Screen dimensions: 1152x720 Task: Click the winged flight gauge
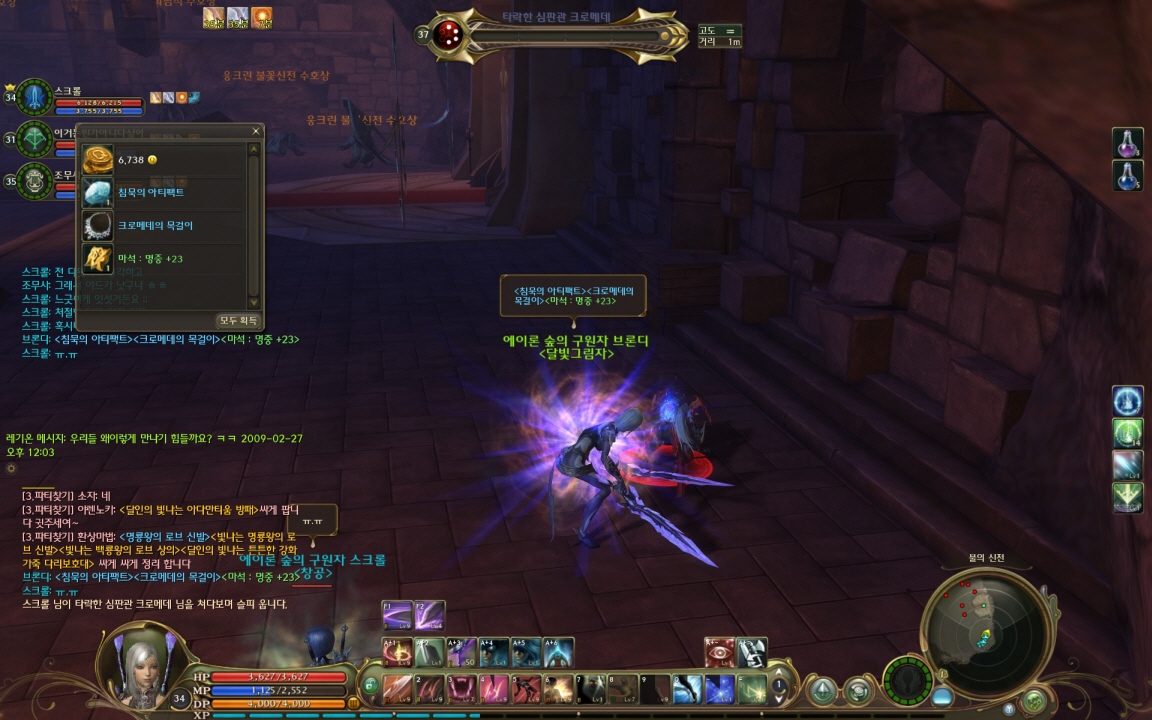[908, 679]
